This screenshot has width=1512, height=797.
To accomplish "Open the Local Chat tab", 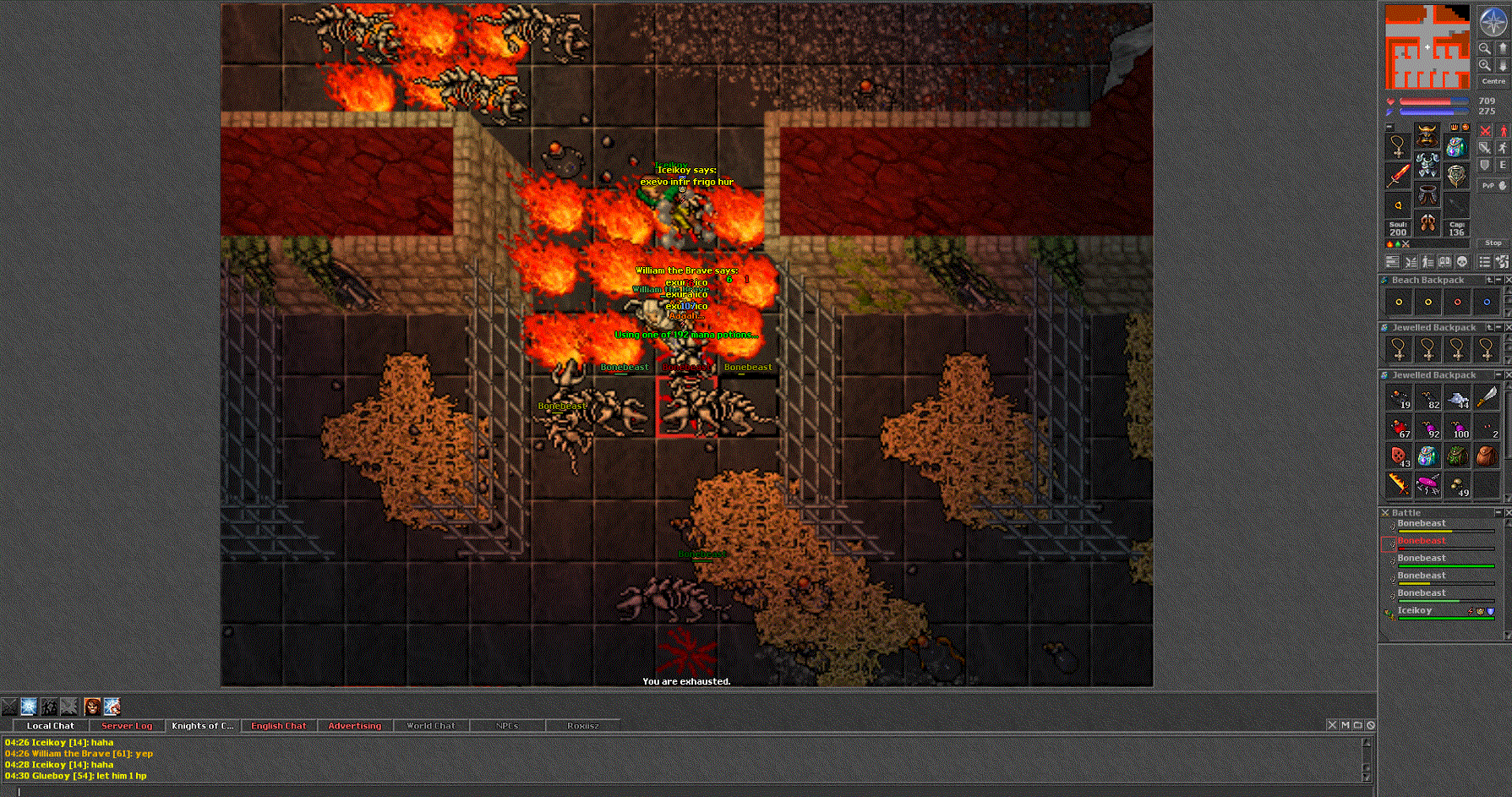I will pyautogui.click(x=50, y=726).
